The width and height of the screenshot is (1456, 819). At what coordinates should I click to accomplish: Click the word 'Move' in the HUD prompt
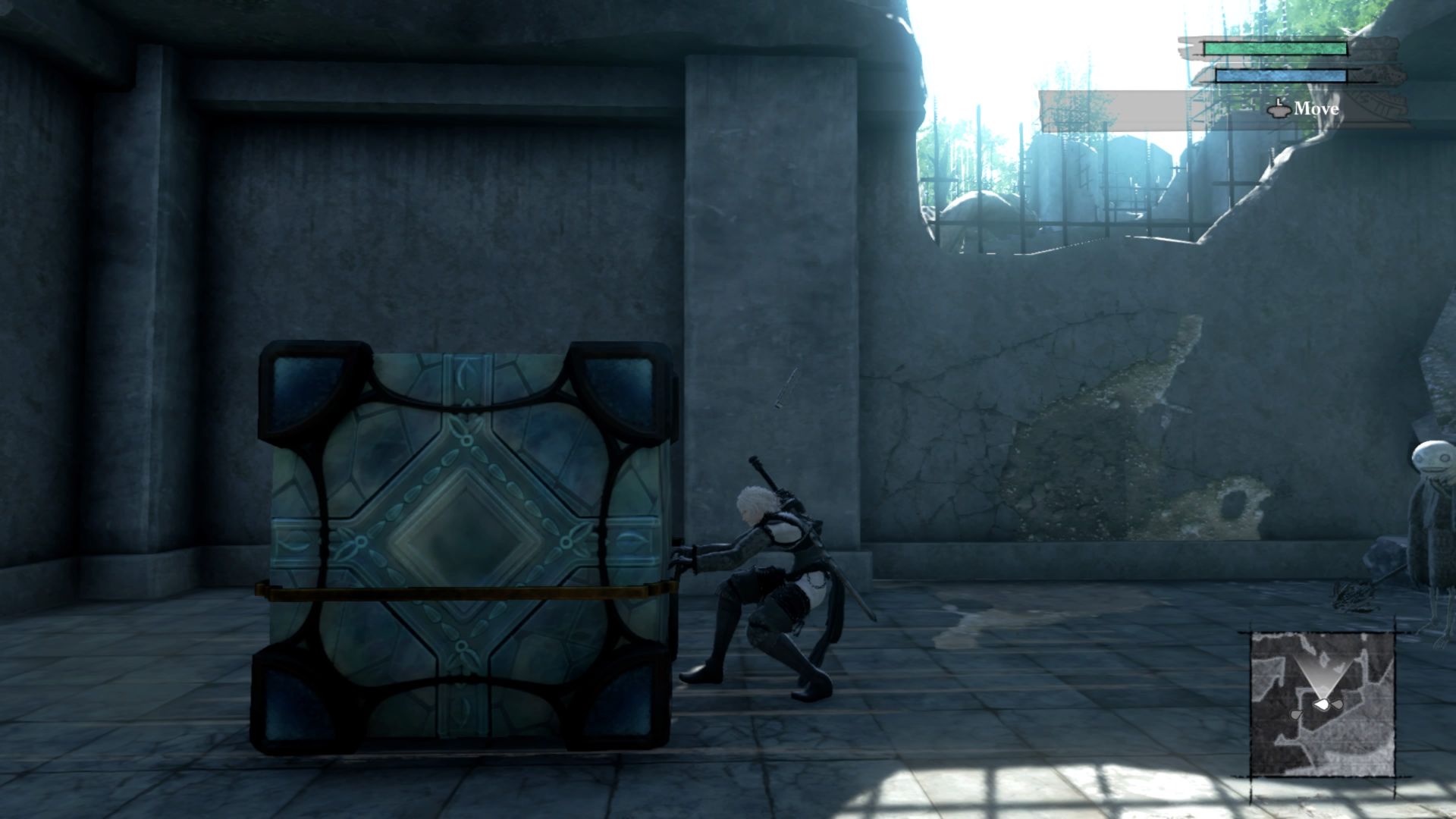pos(1316,109)
